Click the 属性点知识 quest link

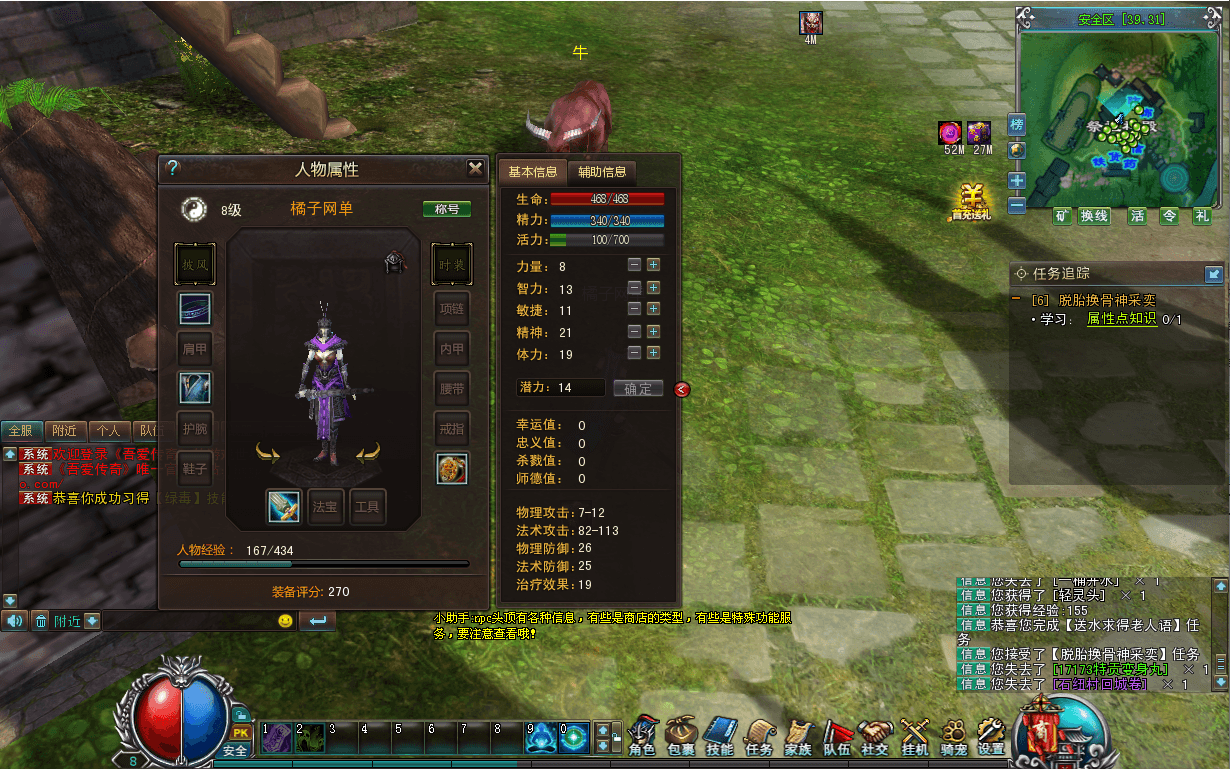(1121, 319)
